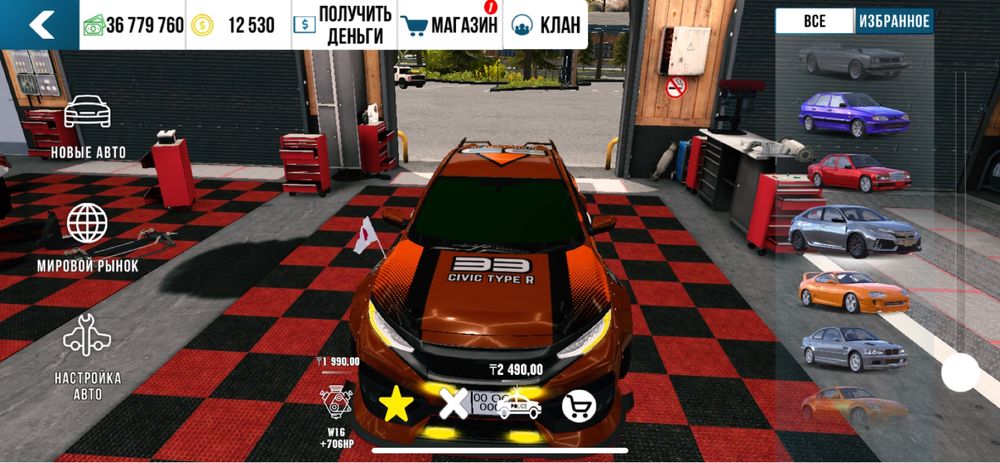Select the gray Civic hatchback thumbnail
The image size is (1000, 463).
853,230
